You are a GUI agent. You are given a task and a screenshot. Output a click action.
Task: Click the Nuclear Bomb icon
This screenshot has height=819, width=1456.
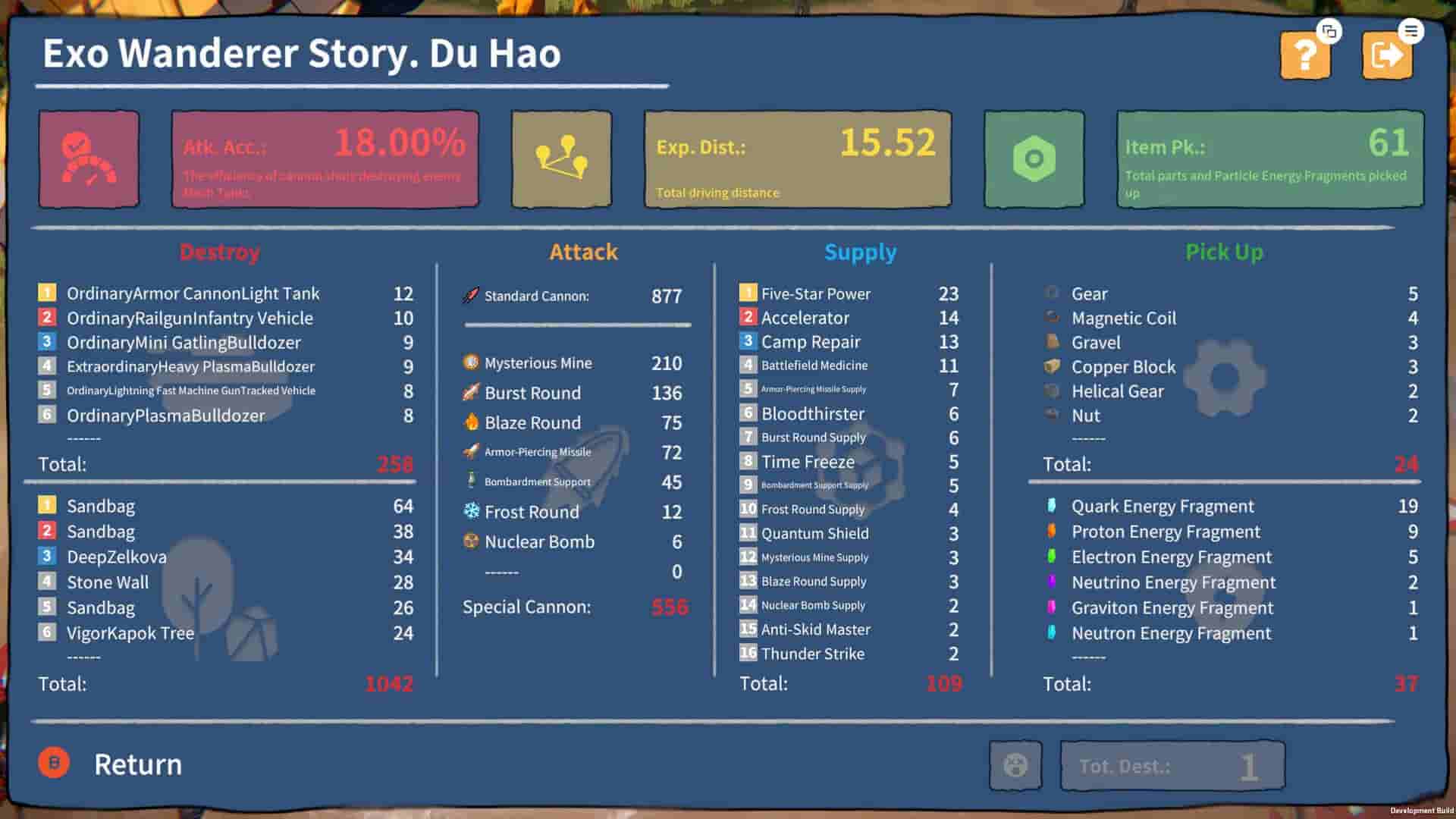click(x=470, y=541)
